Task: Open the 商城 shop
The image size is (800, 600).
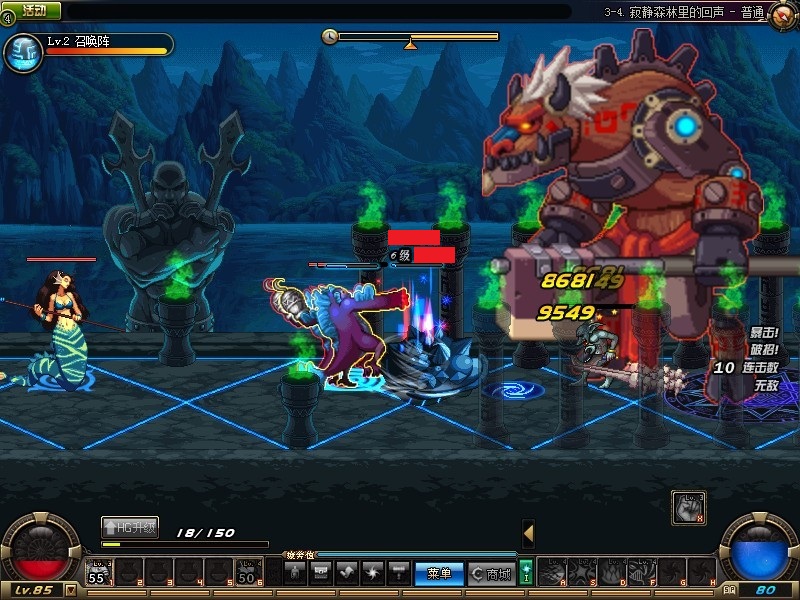Action: [x=491, y=573]
